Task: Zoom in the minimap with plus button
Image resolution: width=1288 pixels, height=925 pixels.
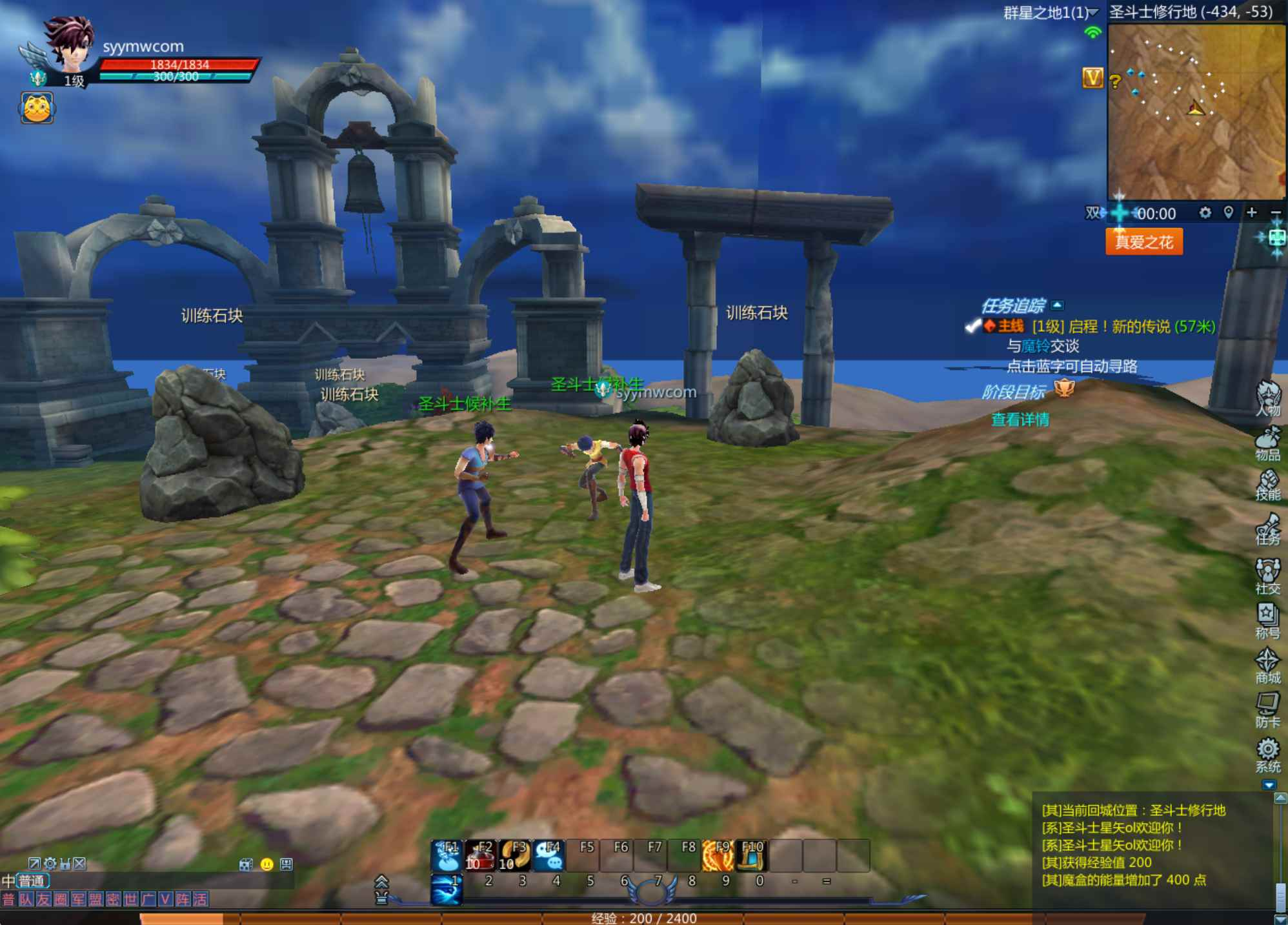Action: (1252, 212)
